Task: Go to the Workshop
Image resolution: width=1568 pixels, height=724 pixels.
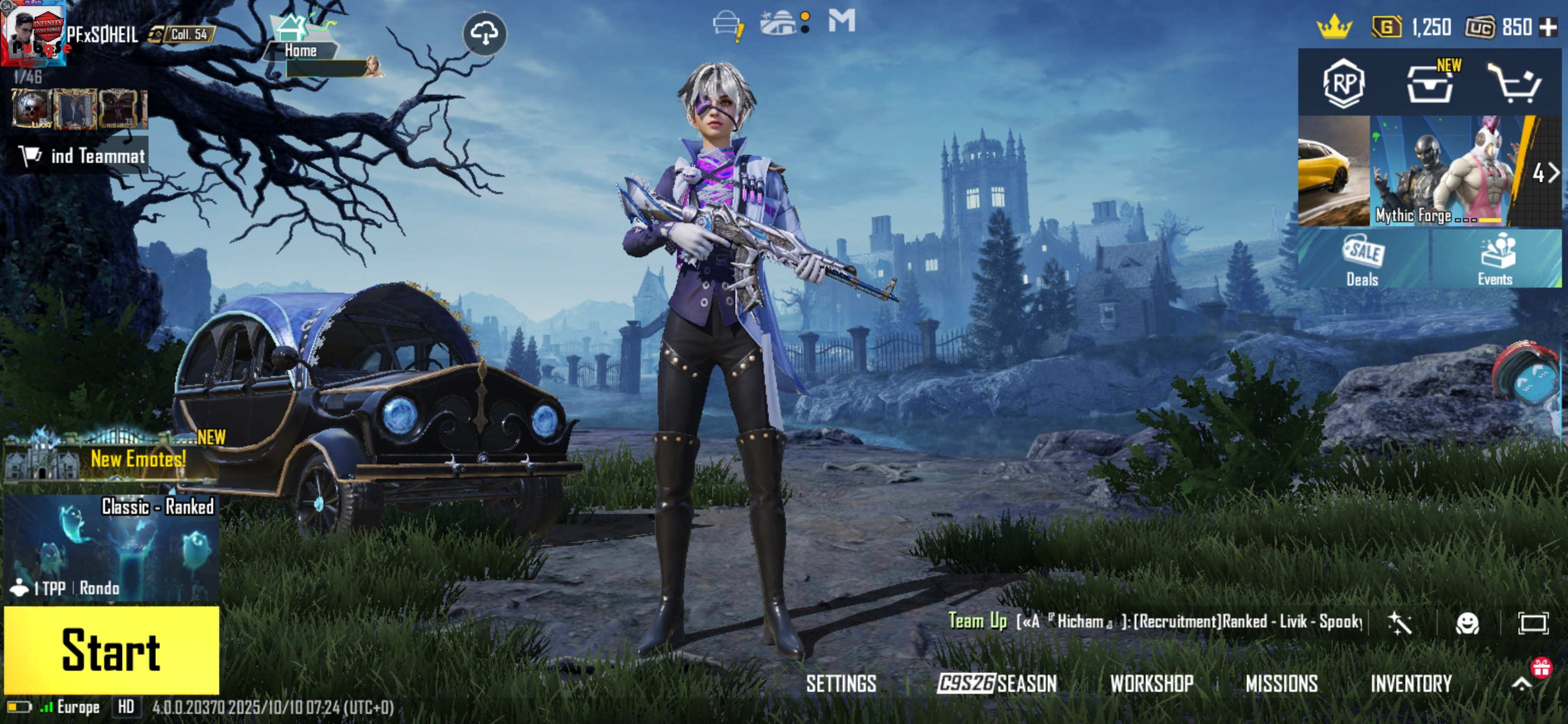Action: point(1151,684)
